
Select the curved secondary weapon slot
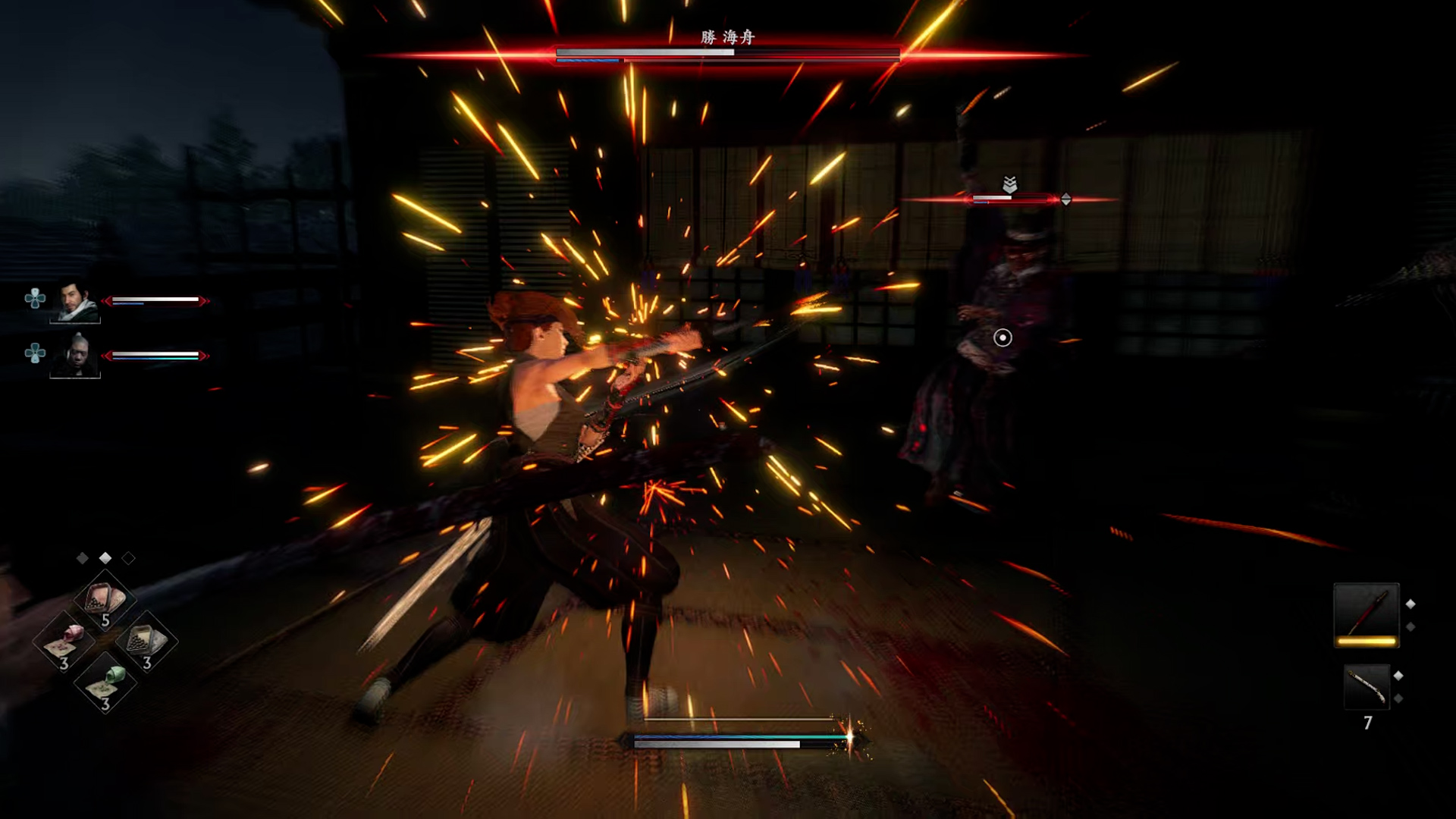1367,687
